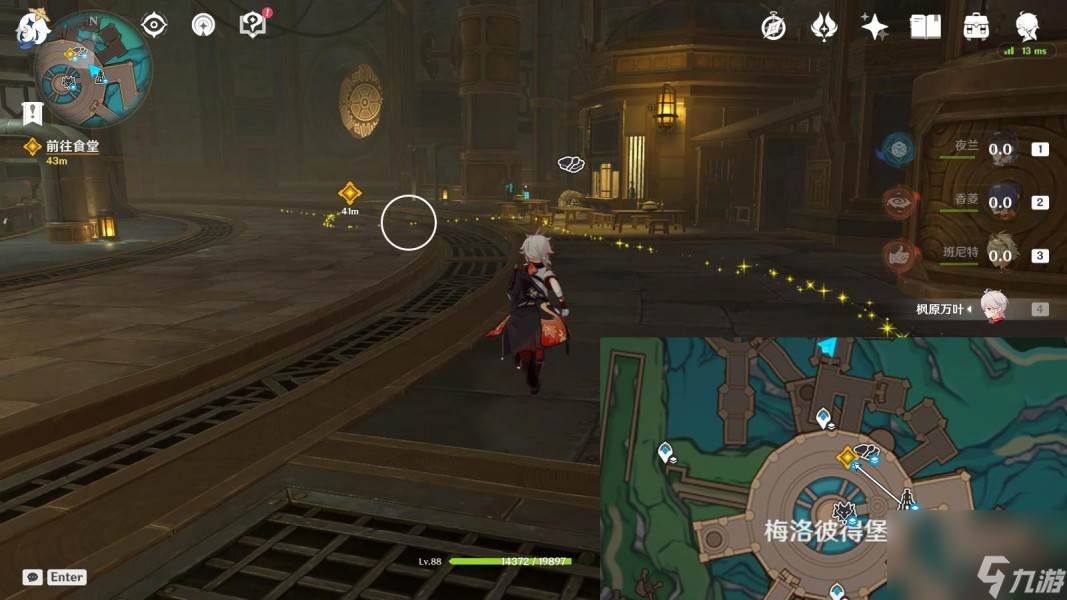Open the quest list banner icon
Screen dimensions: 1067x600
click(x=32, y=112)
